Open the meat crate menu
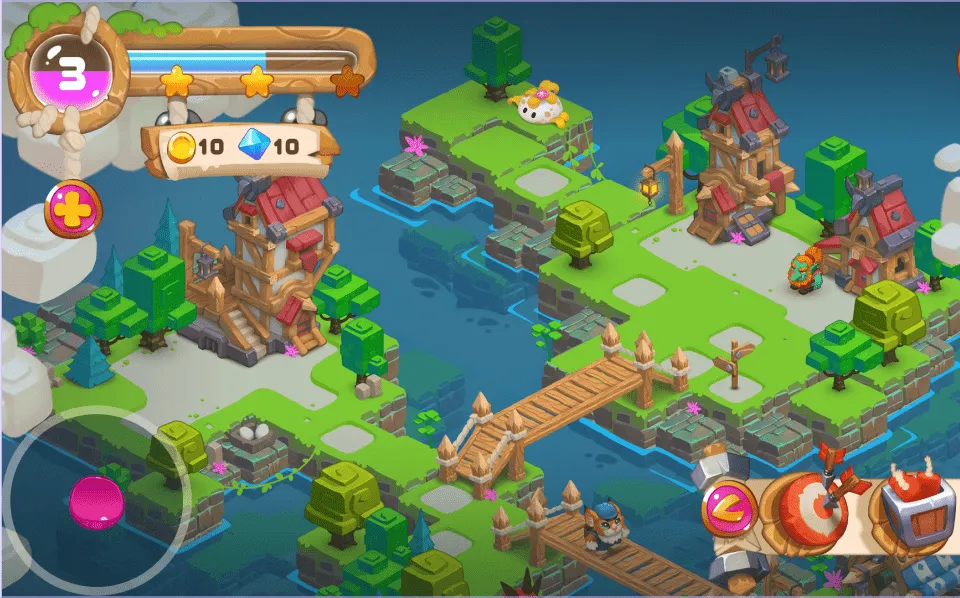The image size is (960, 598). [912, 509]
